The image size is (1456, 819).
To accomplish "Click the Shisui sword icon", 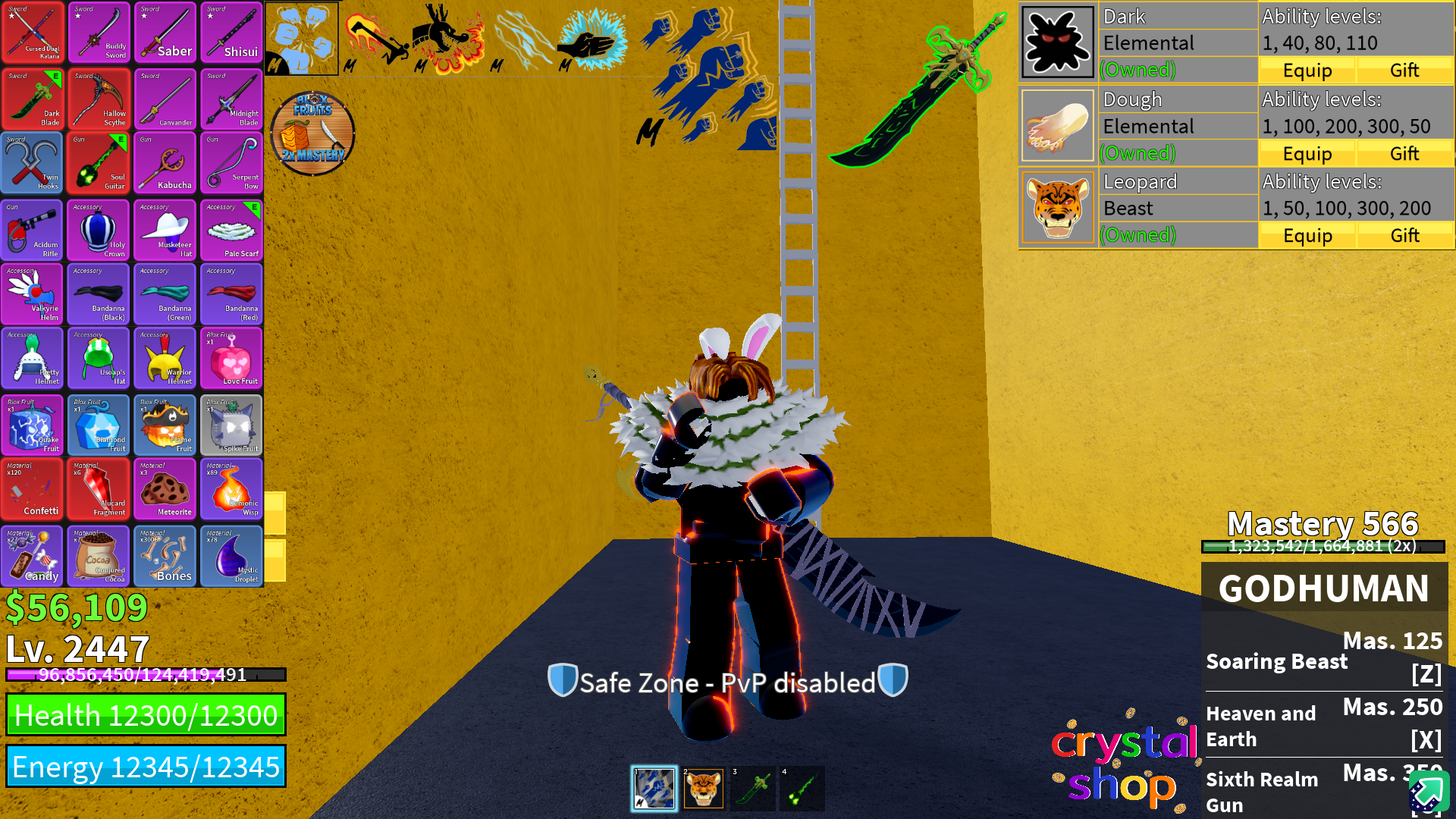I will click(231, 33).
